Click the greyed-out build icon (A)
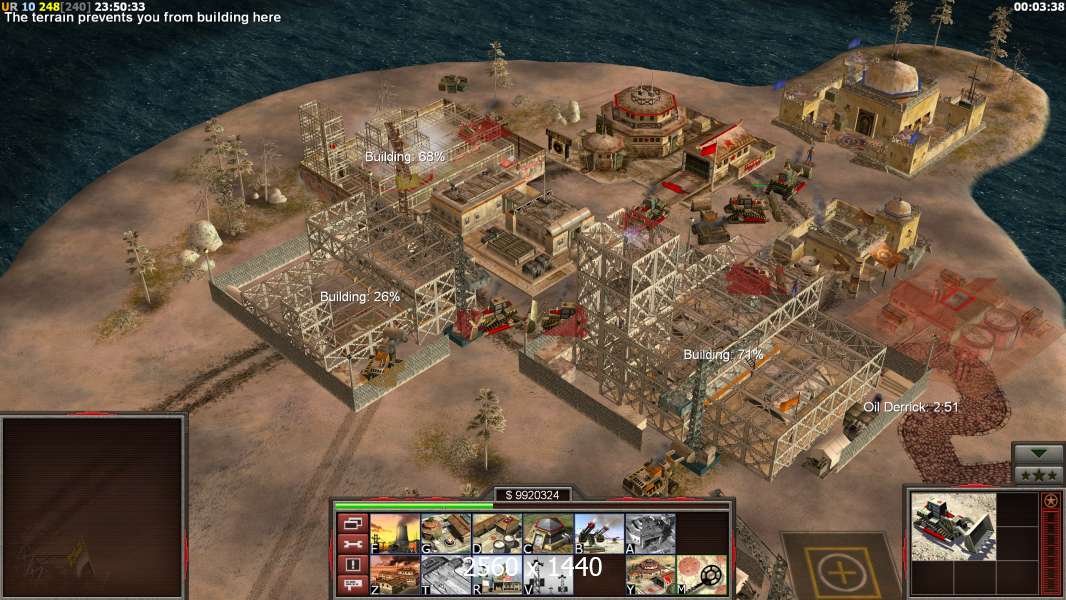Image resolution: width=1066 pixels, height=600 pixels. 650,534
